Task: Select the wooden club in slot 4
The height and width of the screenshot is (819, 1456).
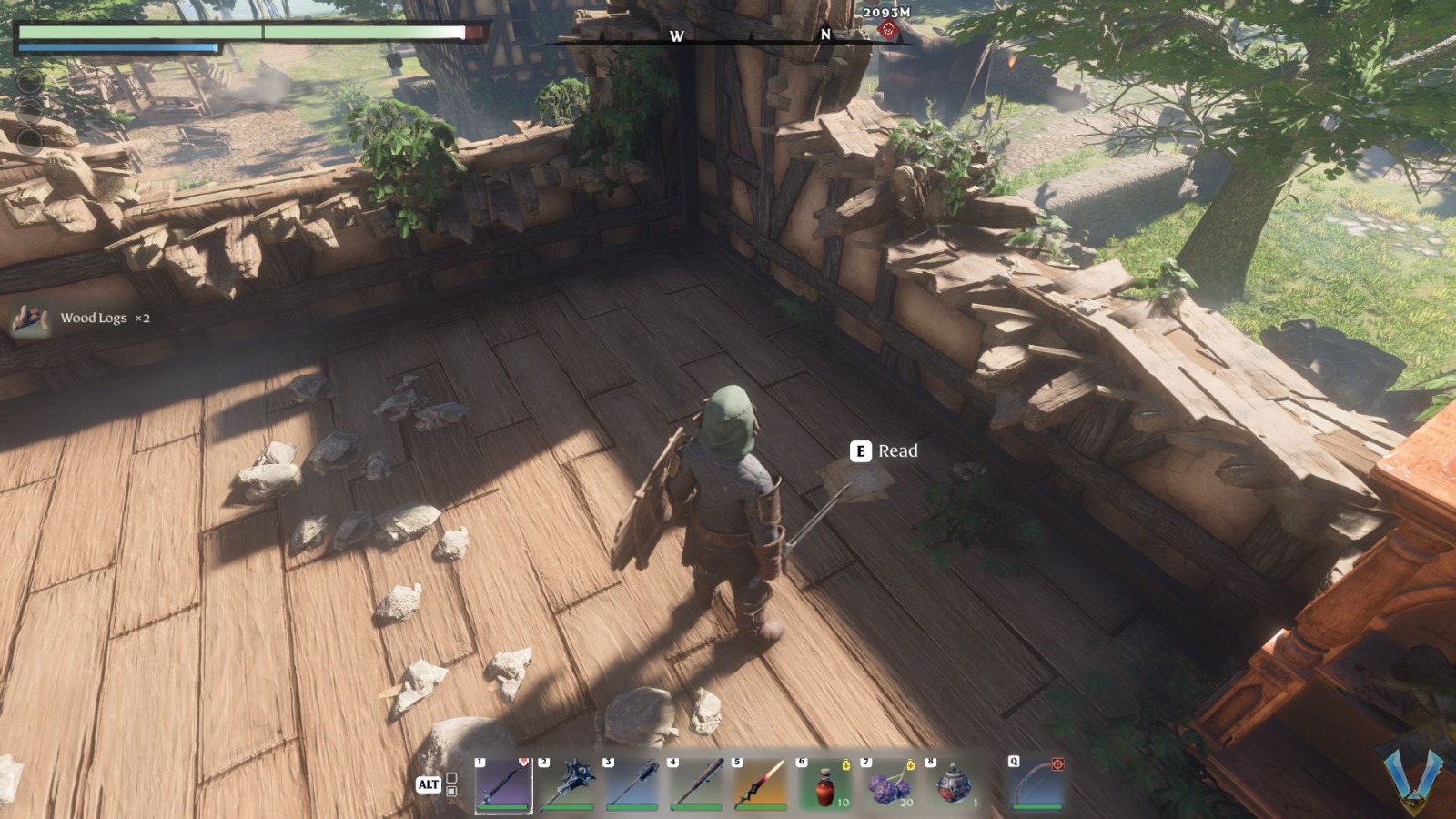Action: tap(697, 784)
